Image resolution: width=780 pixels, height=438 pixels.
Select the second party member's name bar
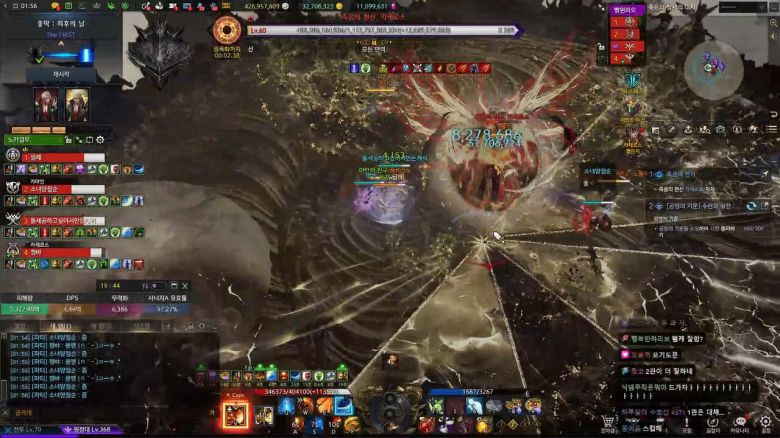click(x=64, y=188)
